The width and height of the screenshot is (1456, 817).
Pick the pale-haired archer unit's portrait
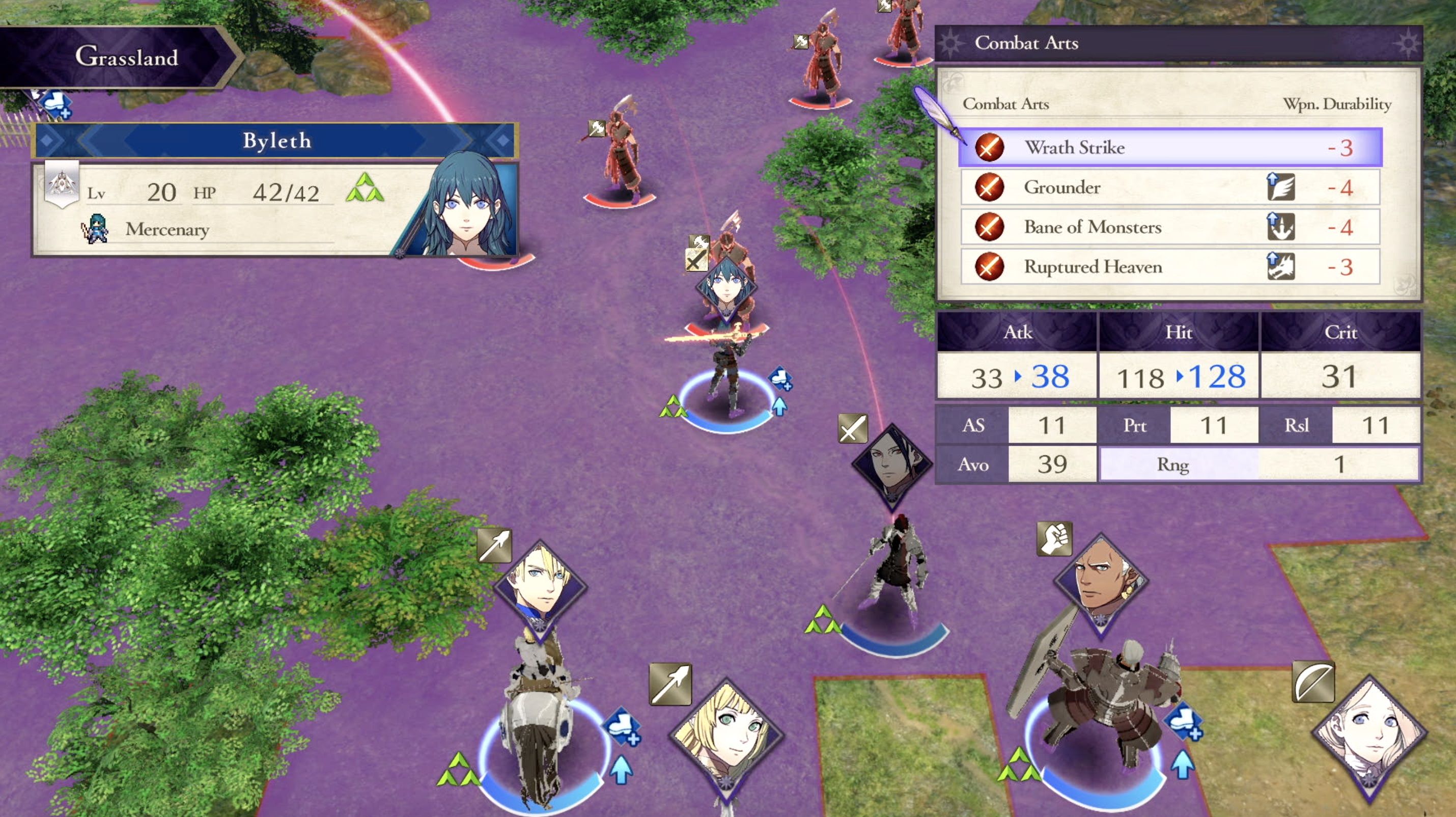(x=1369, y=733)
